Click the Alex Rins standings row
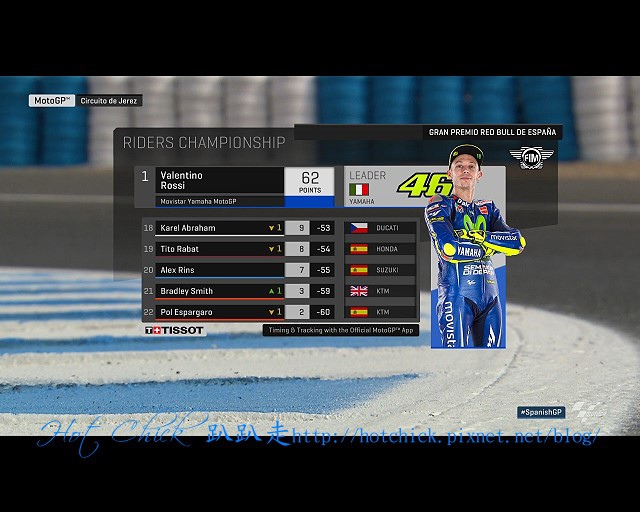640x512 pixels. pos(210,270)
